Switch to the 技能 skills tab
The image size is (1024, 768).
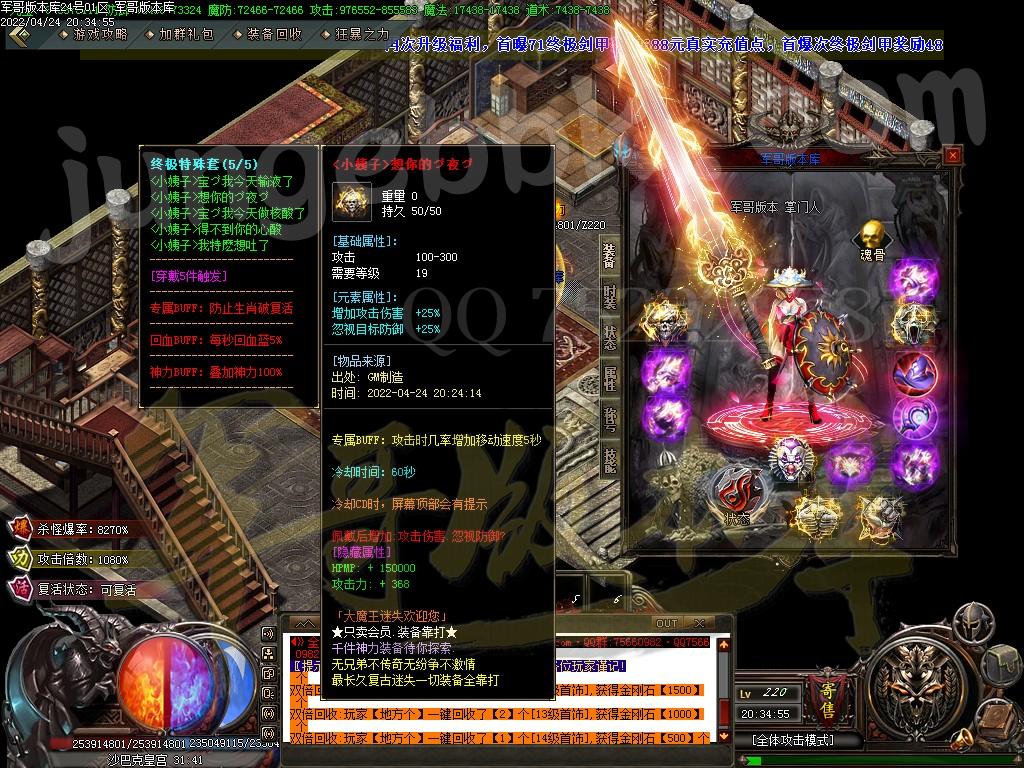[x=609, y=460]
